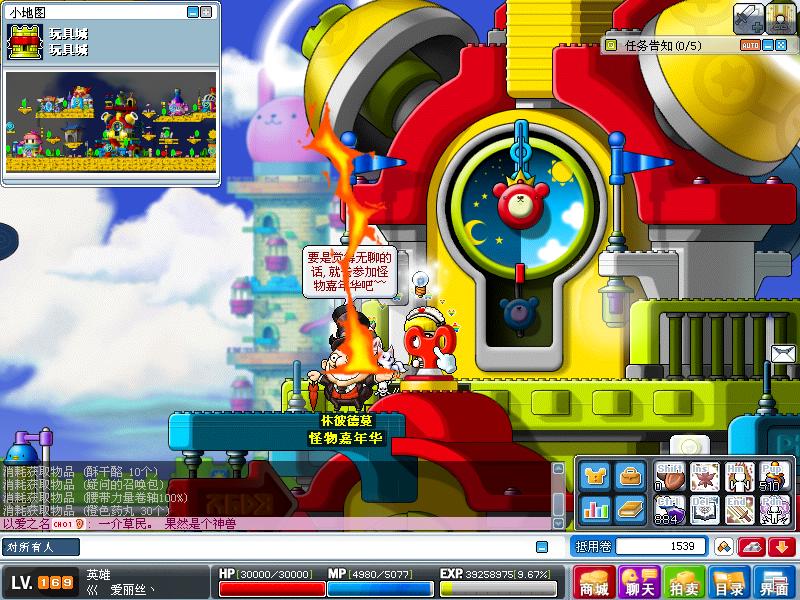The image size is (800, 600).
Task: Open the skill book icon
Action: 629,509
